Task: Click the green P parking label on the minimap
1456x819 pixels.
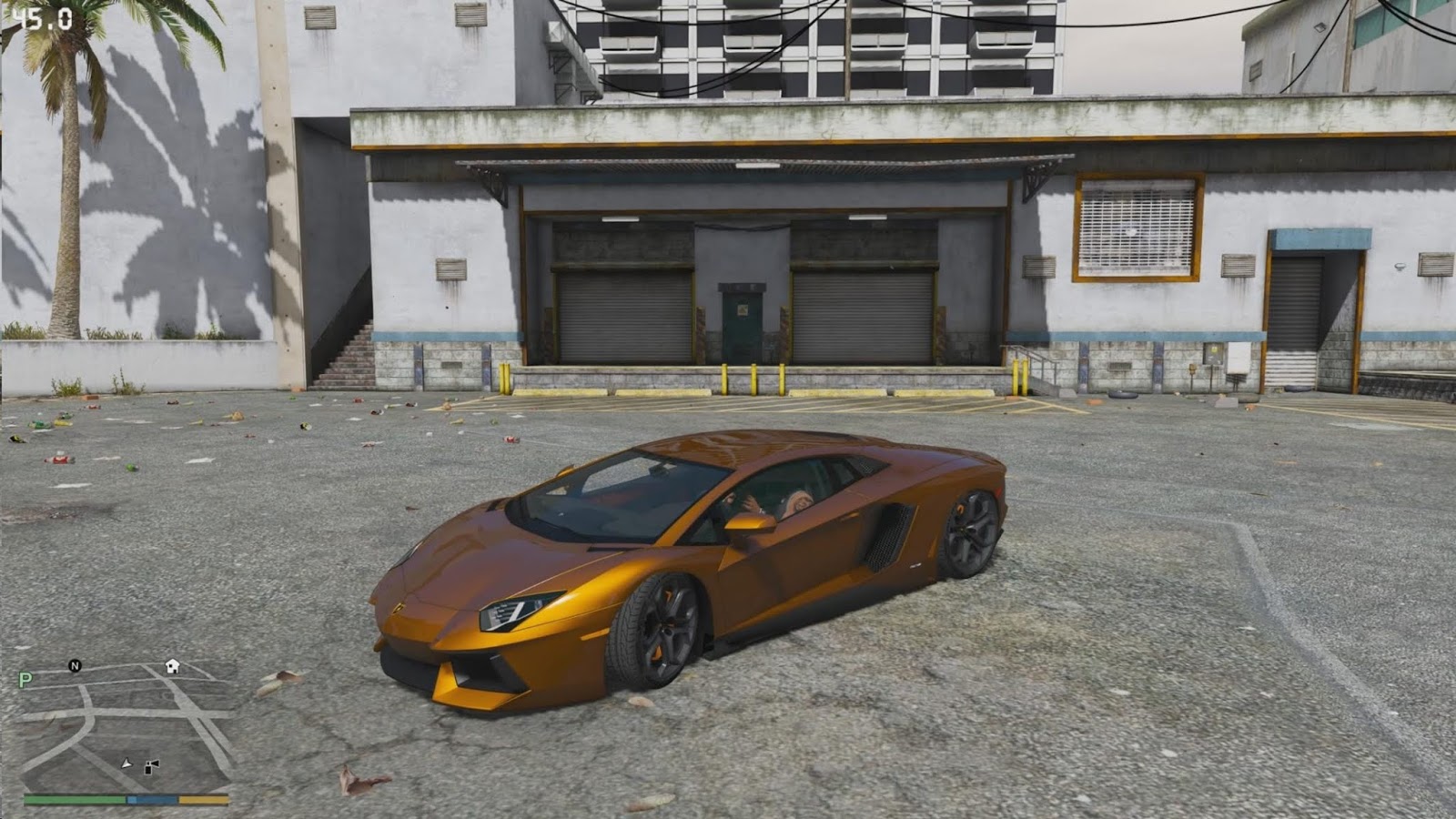Action: (x=25, y=679)
